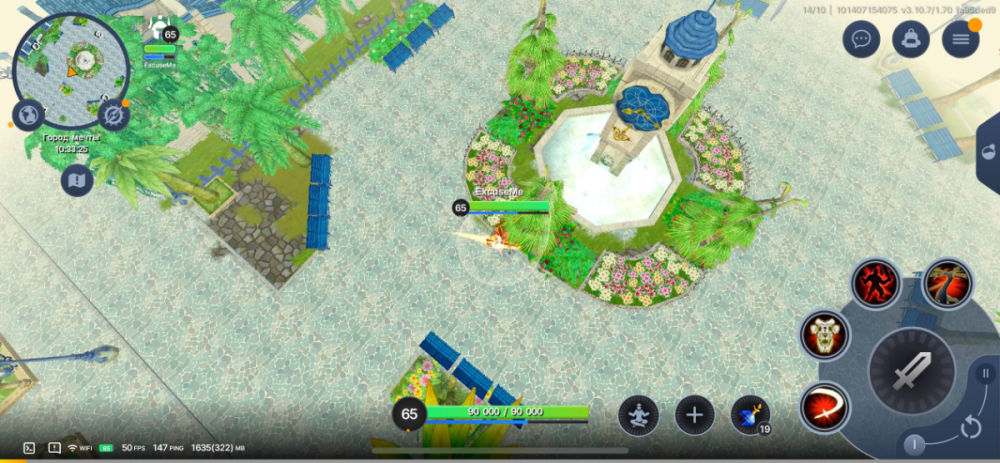Use the sword basic attack button
1000x463 pixels.
(911, 372)
